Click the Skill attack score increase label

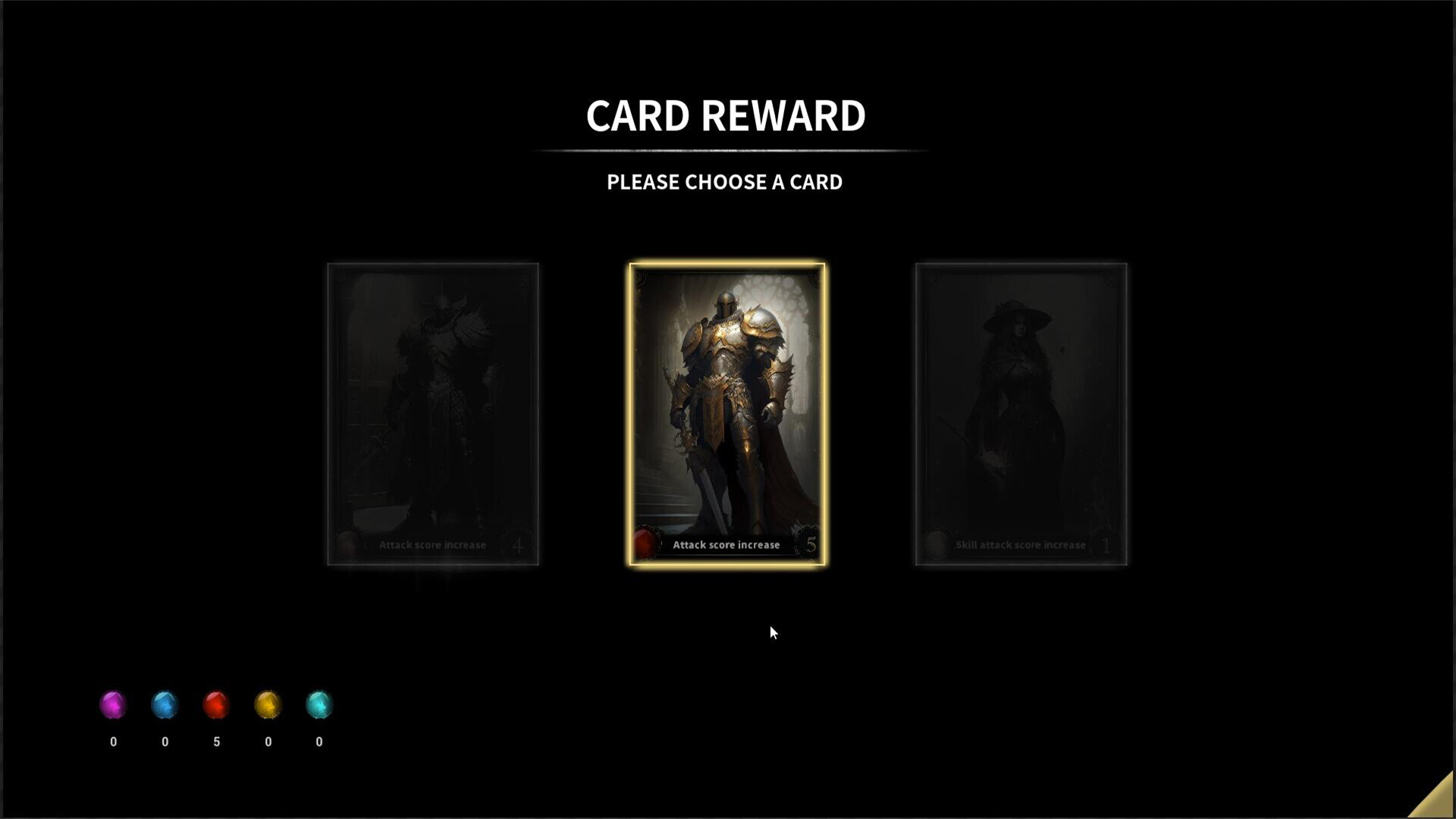tap(1019, 544)
